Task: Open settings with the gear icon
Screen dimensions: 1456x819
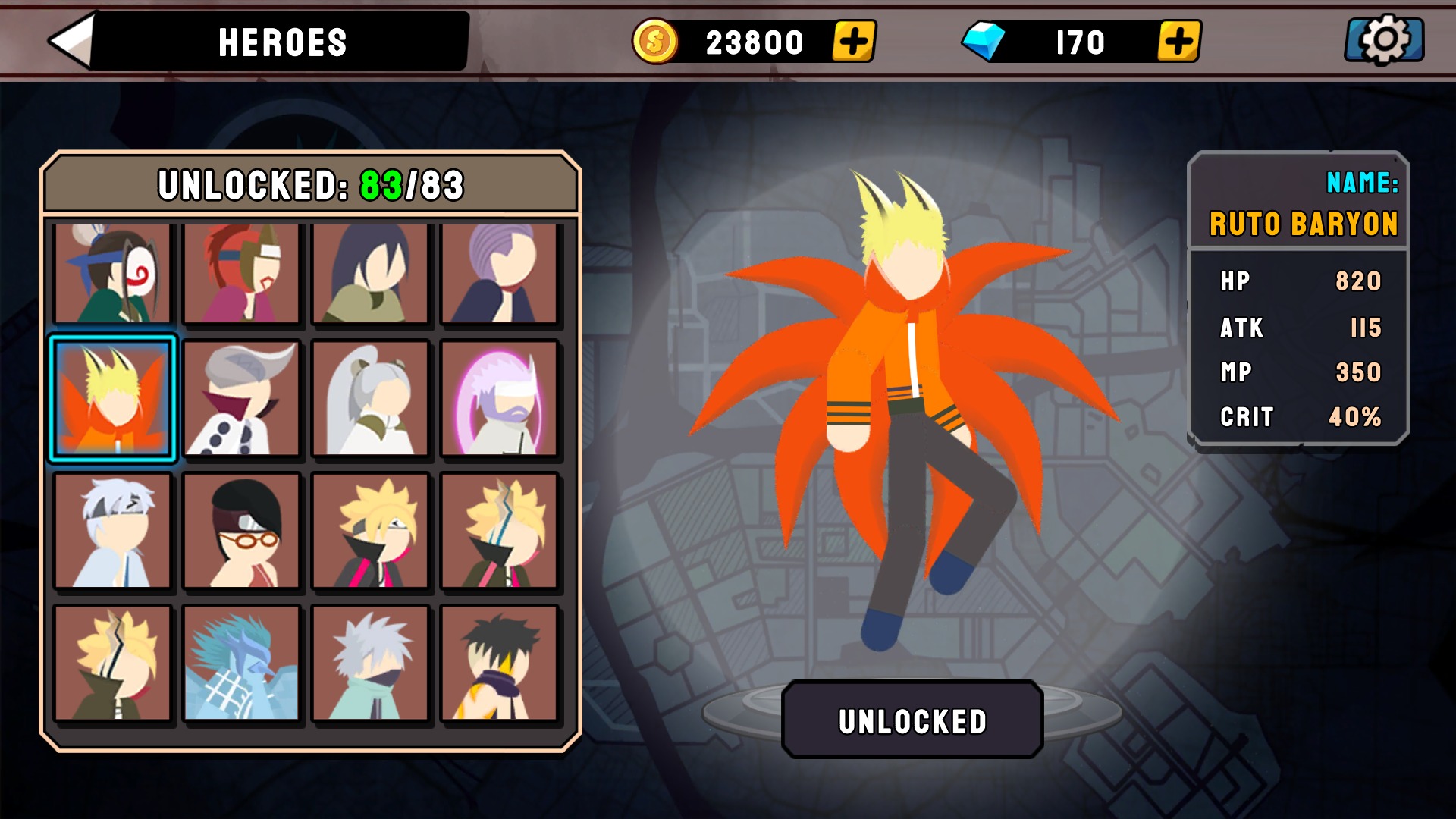Action: pos(1384,40)
